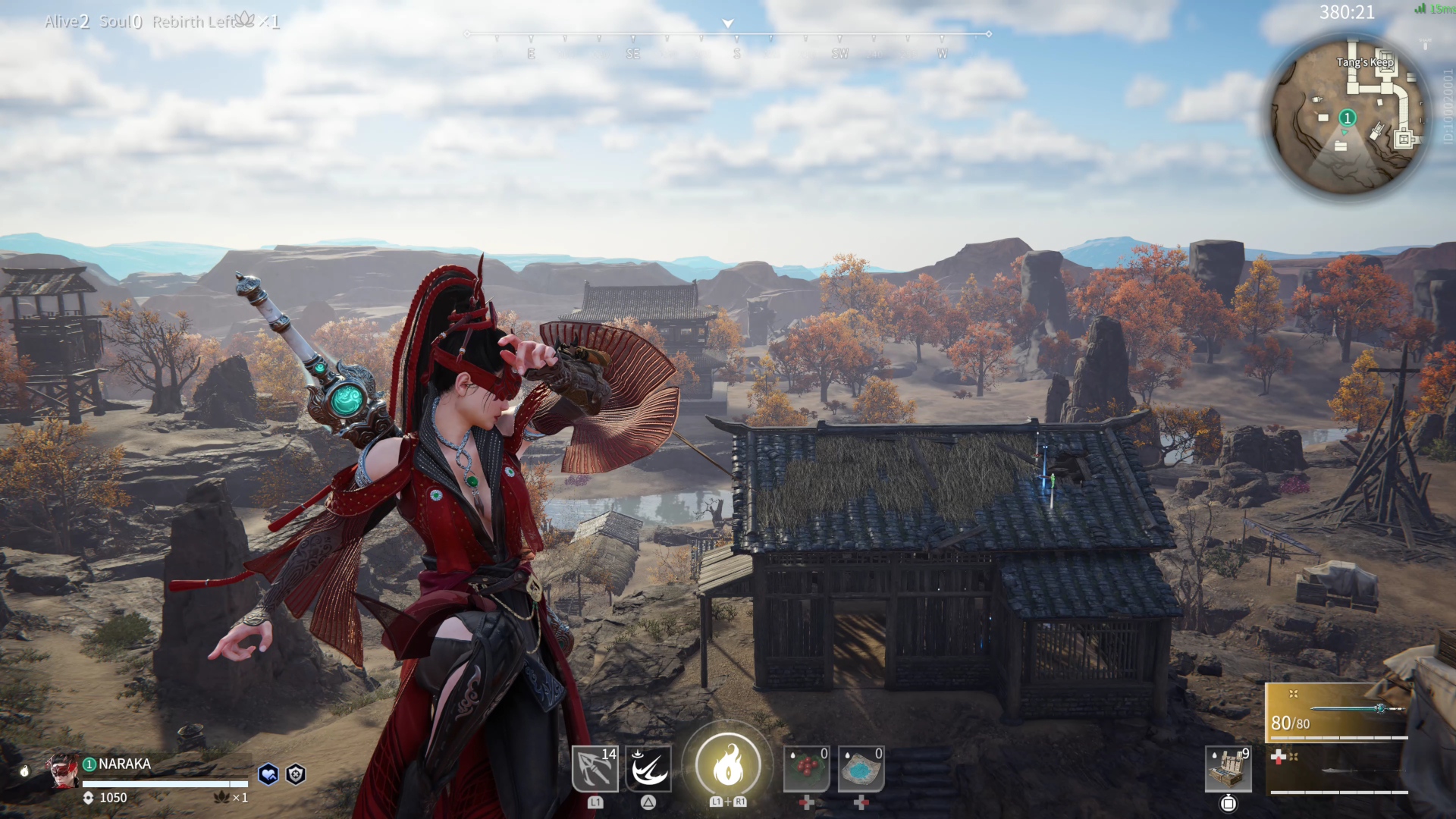Activate the white crescent slash skill

(x=648, y=769)
